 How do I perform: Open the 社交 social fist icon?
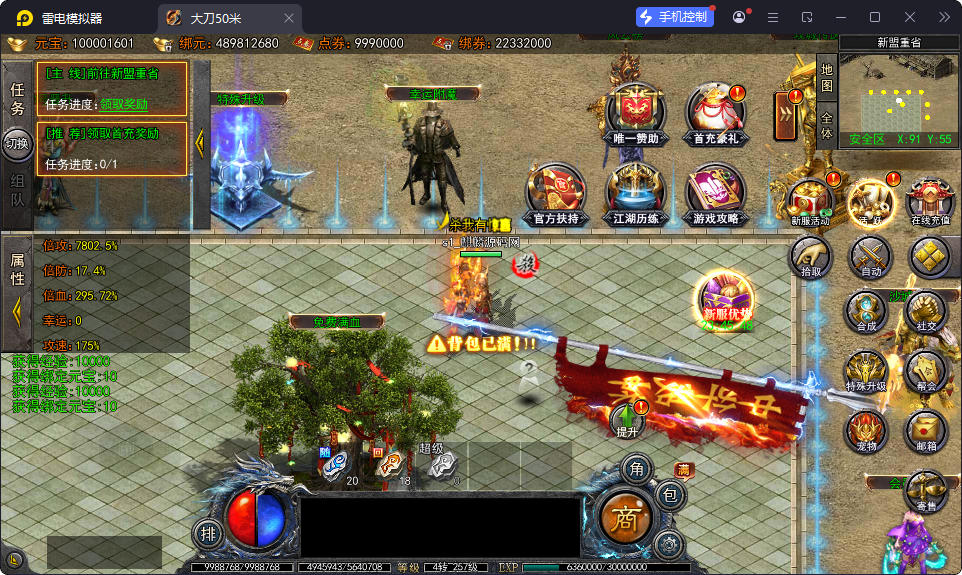(x=926, y=312)
